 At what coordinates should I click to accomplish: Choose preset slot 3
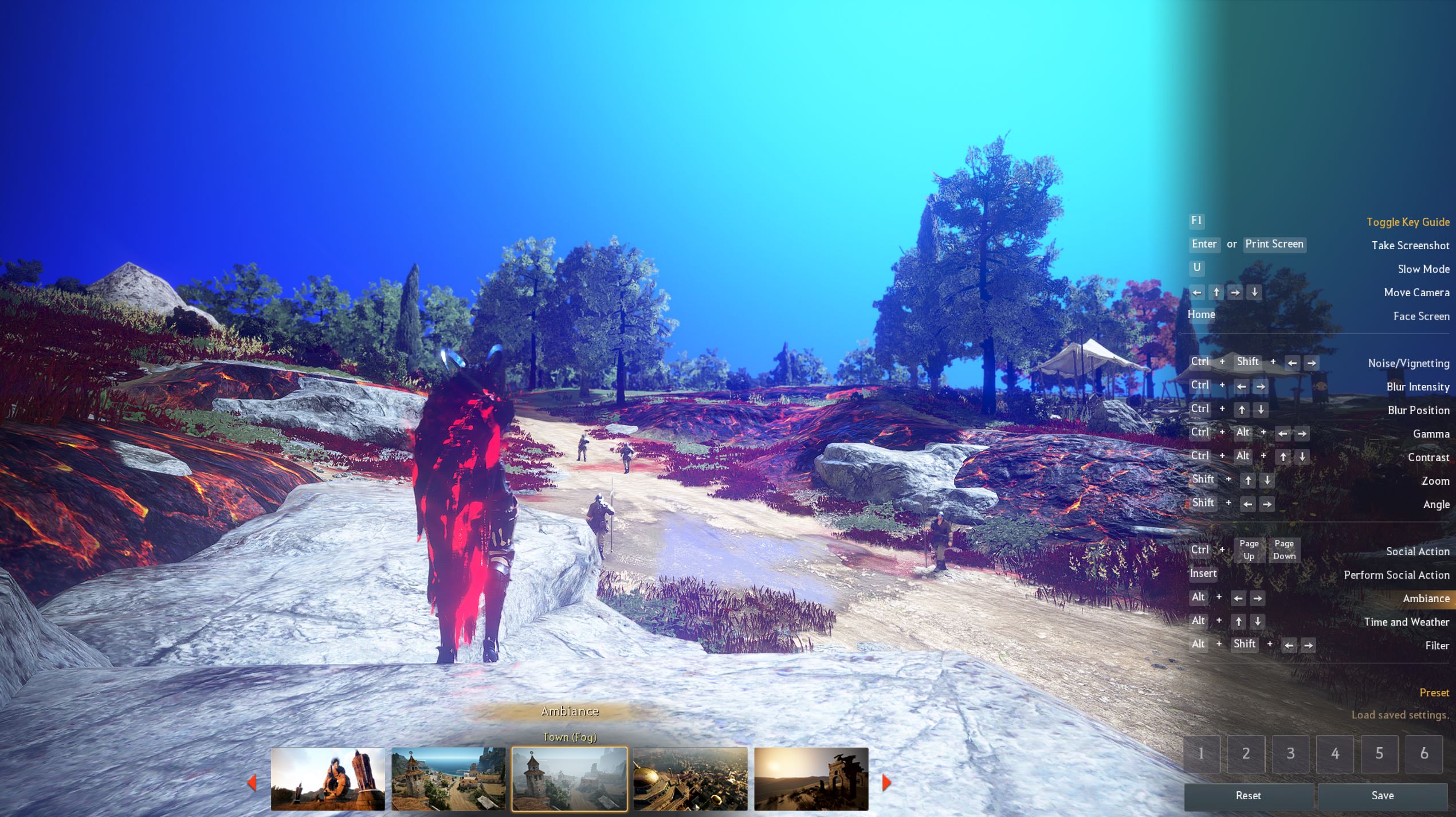click(x=1290, y=753)
